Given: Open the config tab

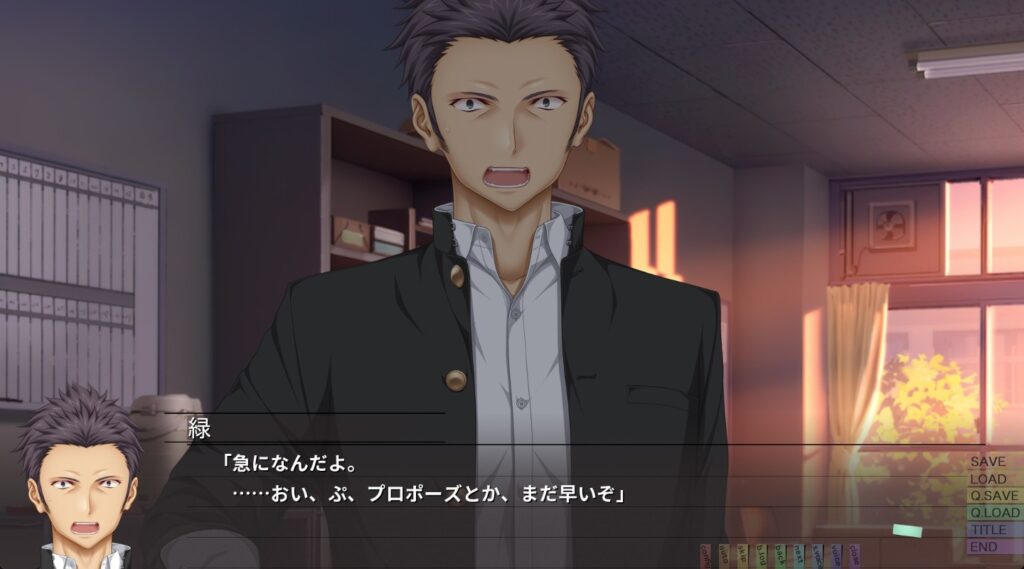Looking at the screenshot, I should [x=705, y=556].
